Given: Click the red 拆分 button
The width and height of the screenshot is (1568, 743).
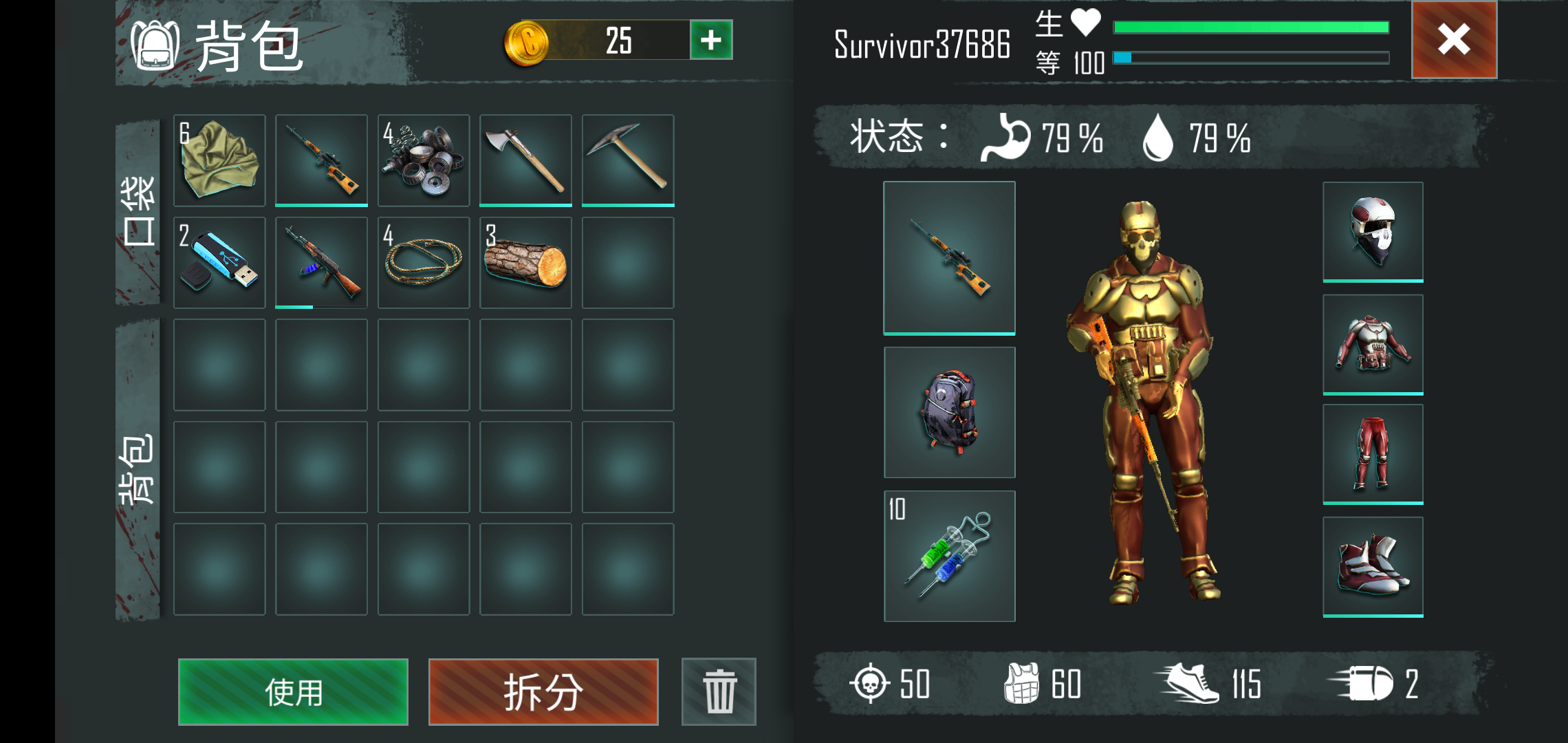Looking at the screenshot, I should (543, 691).
